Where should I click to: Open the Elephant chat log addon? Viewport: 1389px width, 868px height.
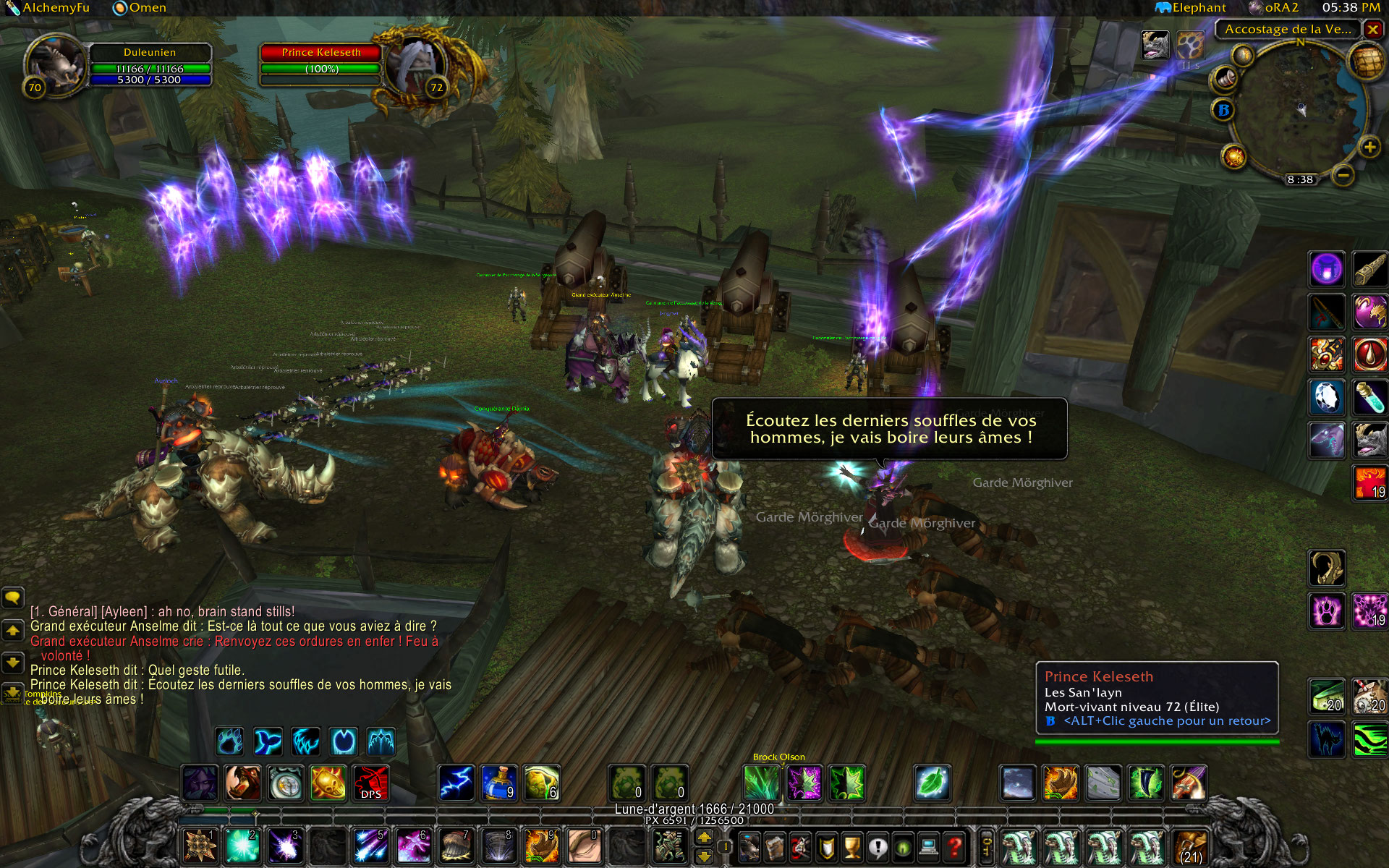1192,8
